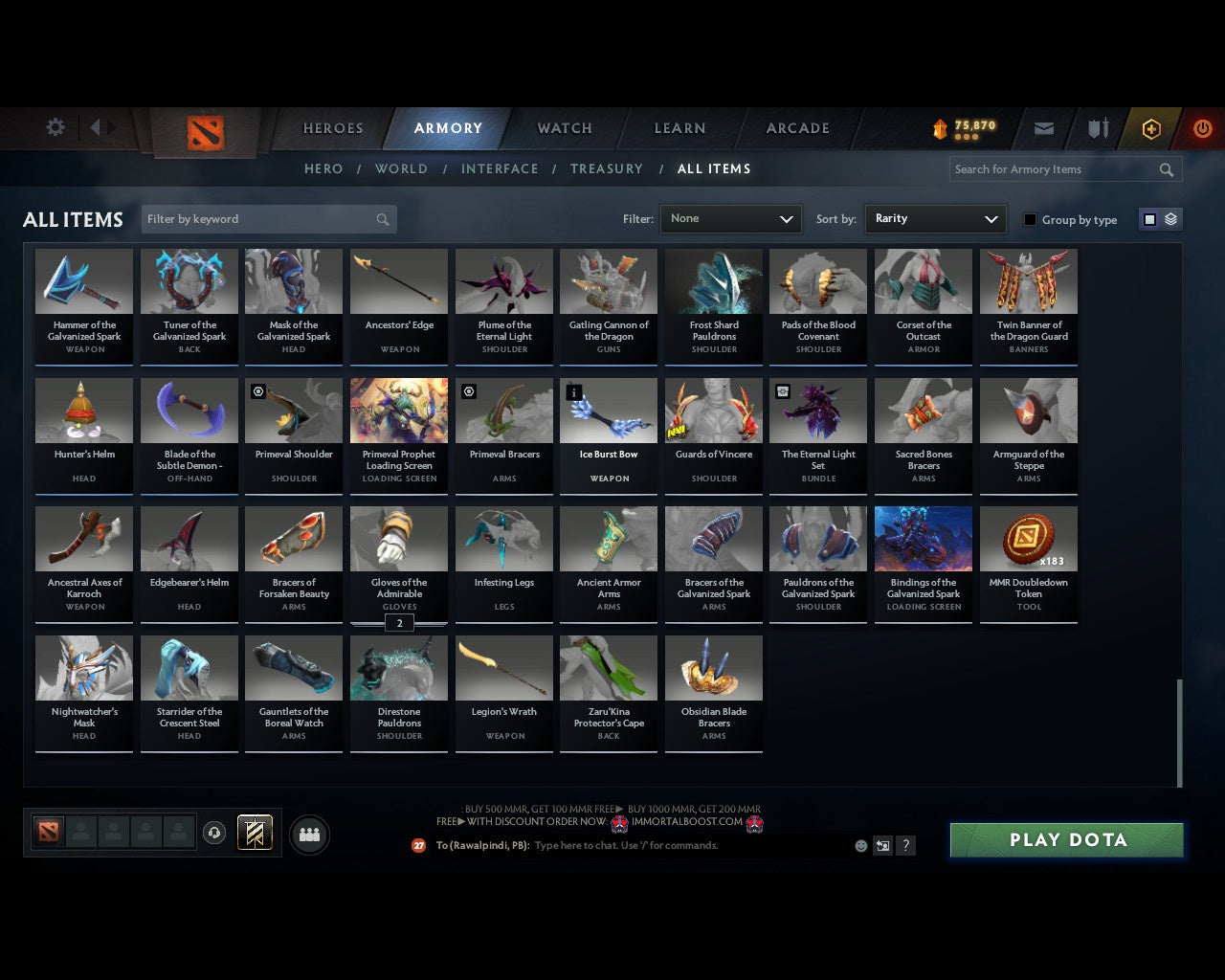Click the power button icon to quit
Viewport: 1225px width, 980px height.
pos(1202,128)
